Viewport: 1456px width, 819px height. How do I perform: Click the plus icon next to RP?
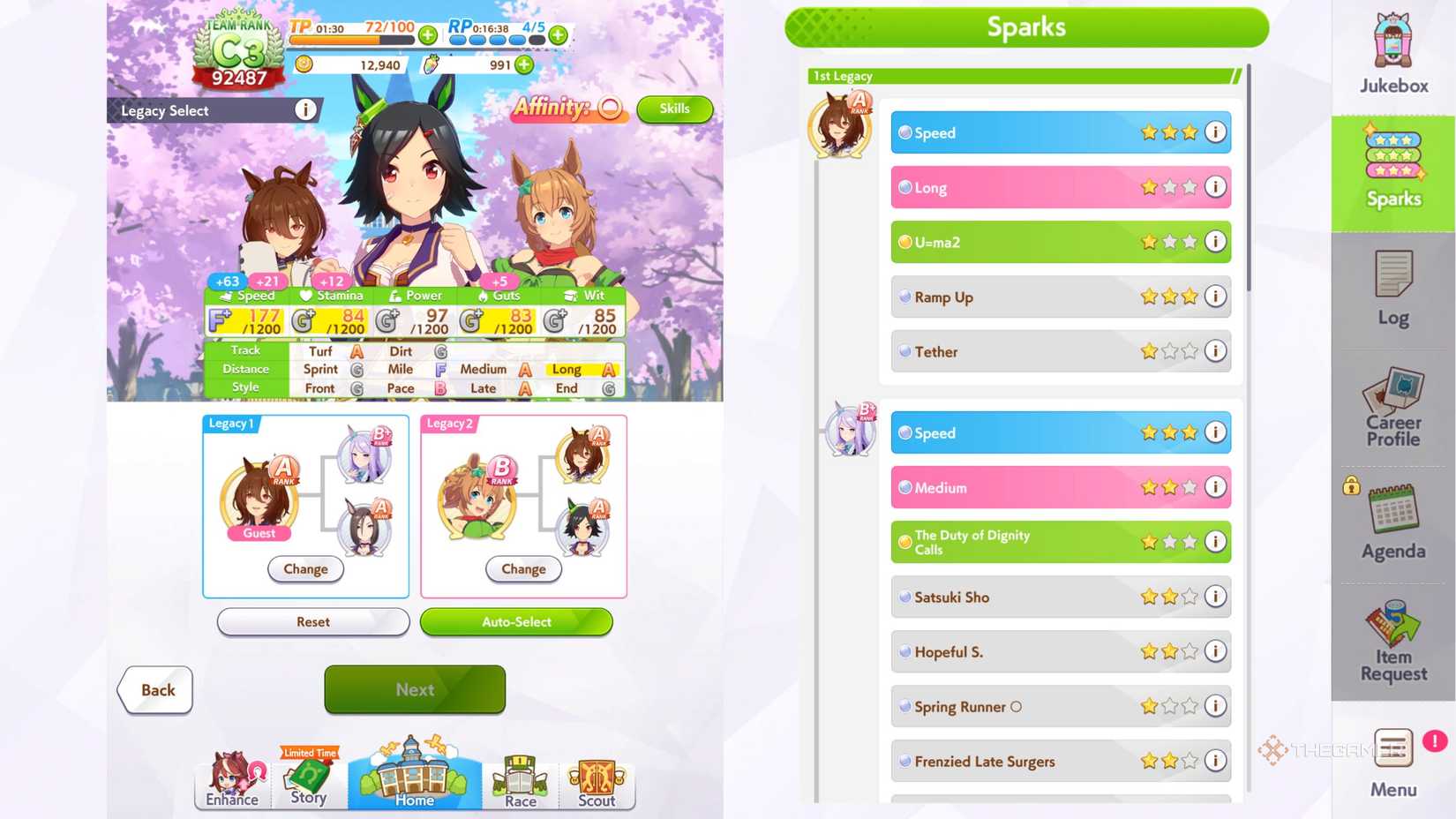coord(556,35)
